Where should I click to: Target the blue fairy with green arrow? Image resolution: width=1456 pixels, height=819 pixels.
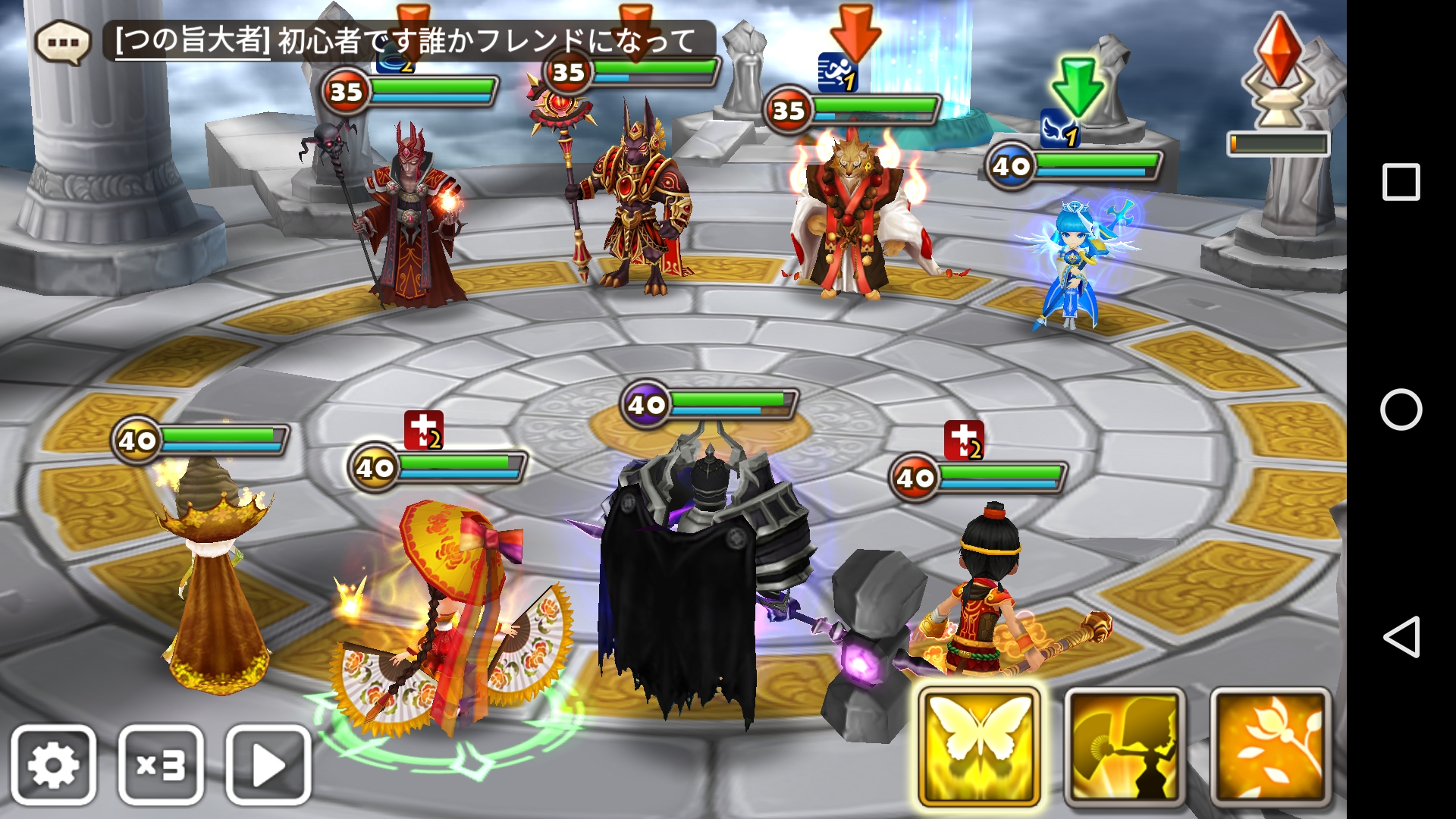click(x=1073, y=262)
